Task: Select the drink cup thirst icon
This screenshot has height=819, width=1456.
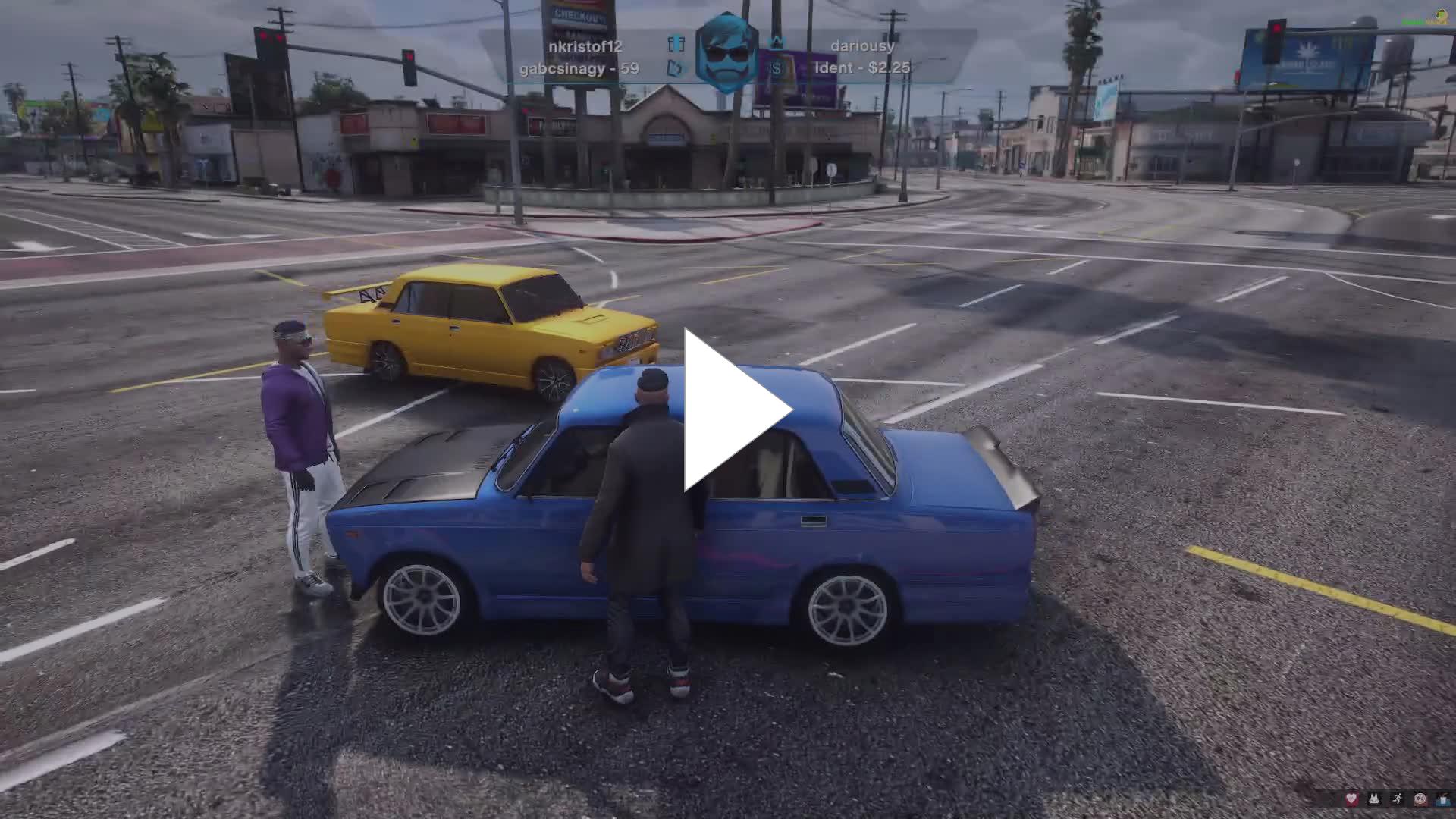Action: click(x=1442, y=799)
